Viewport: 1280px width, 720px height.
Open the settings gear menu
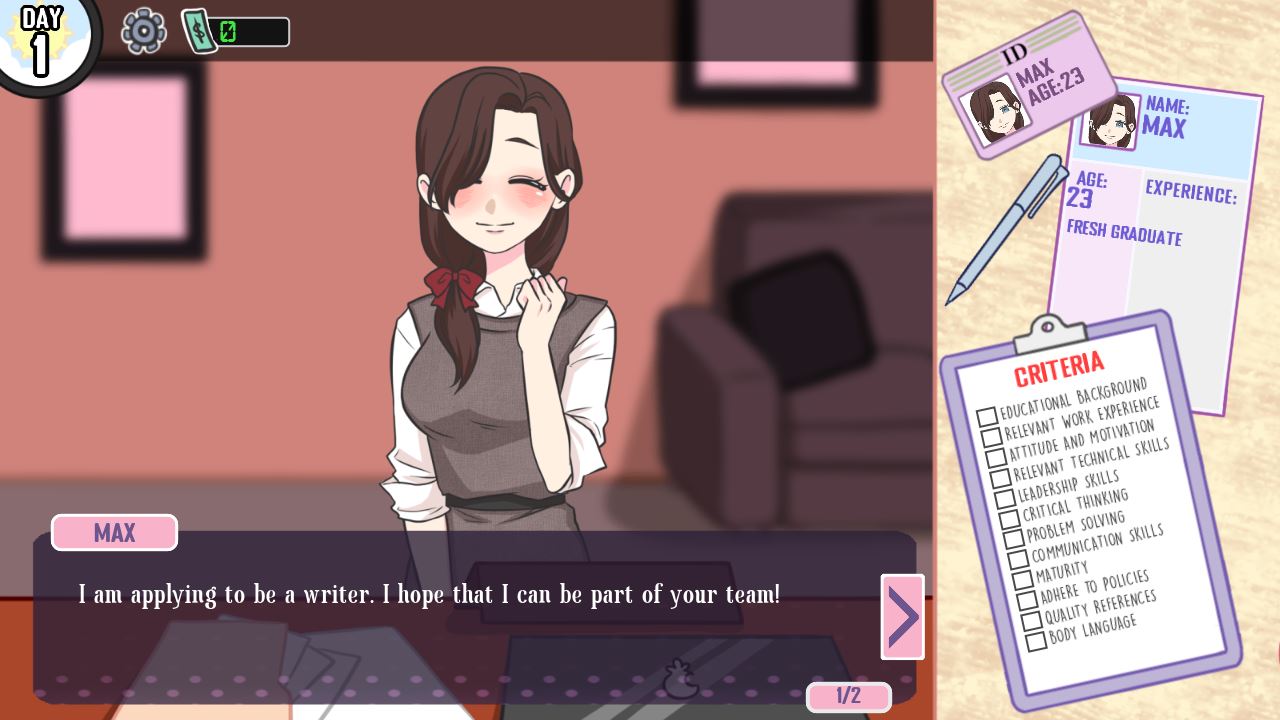tap(143, 31)
